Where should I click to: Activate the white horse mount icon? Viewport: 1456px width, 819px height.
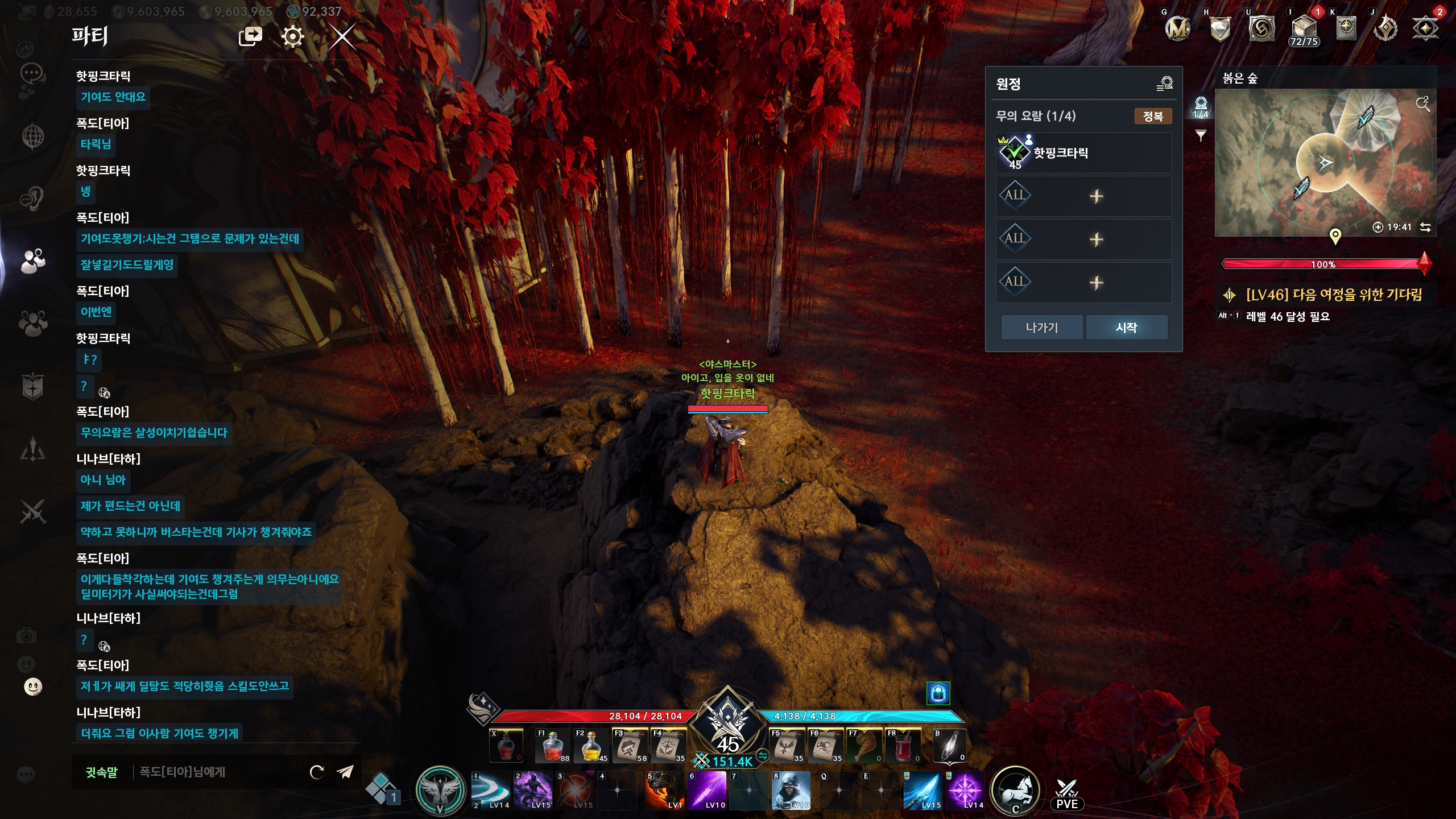coord(1015,791)
